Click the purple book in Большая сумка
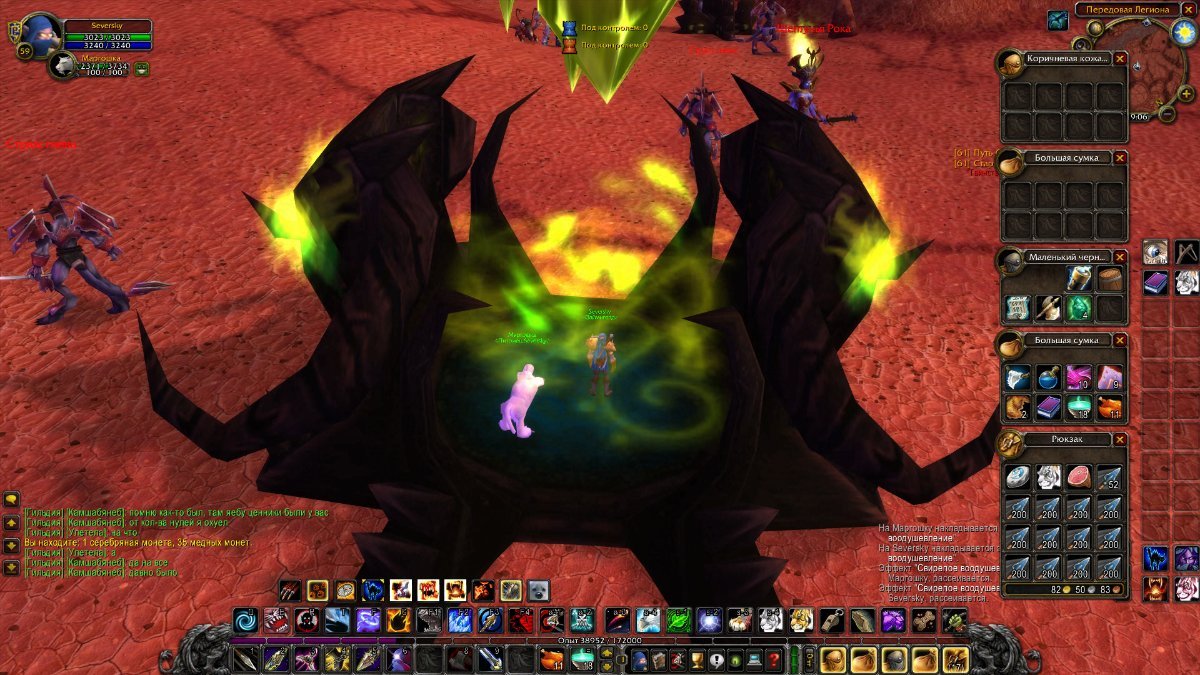This screenshot has height=675, width=1200. [x=1048, y=408]
